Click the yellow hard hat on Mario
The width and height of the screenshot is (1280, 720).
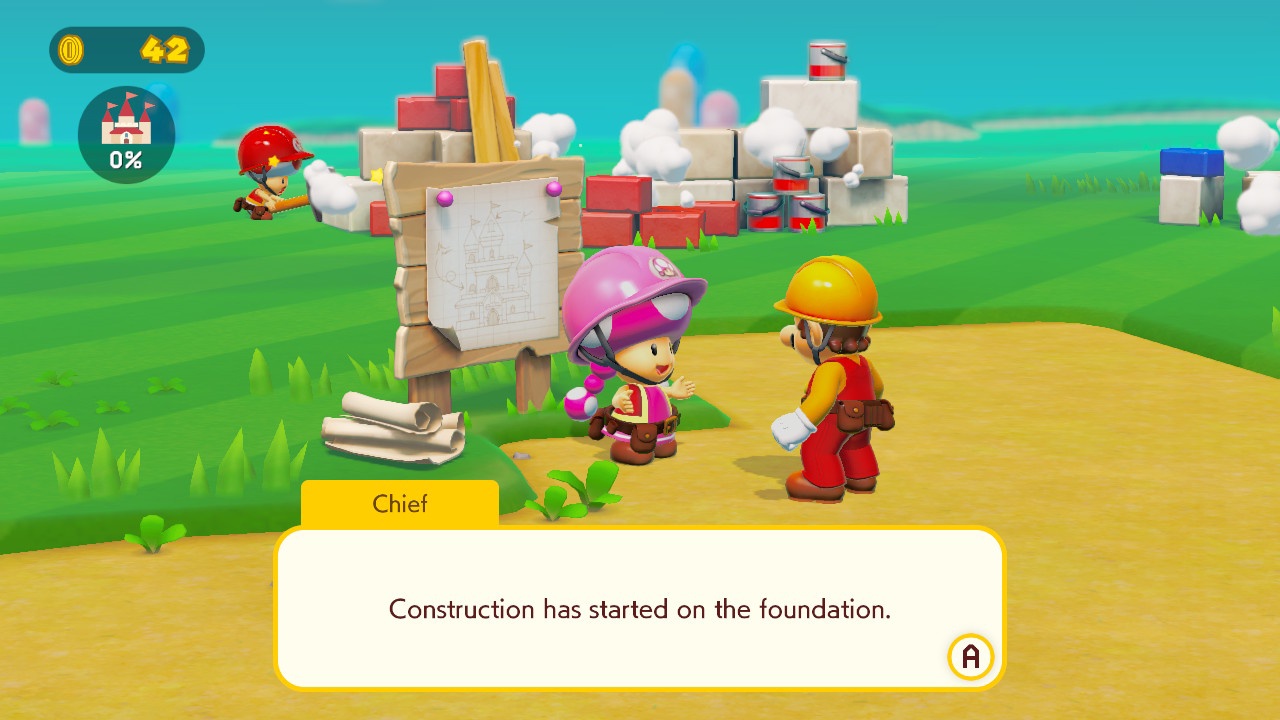(x=826, y=285)
